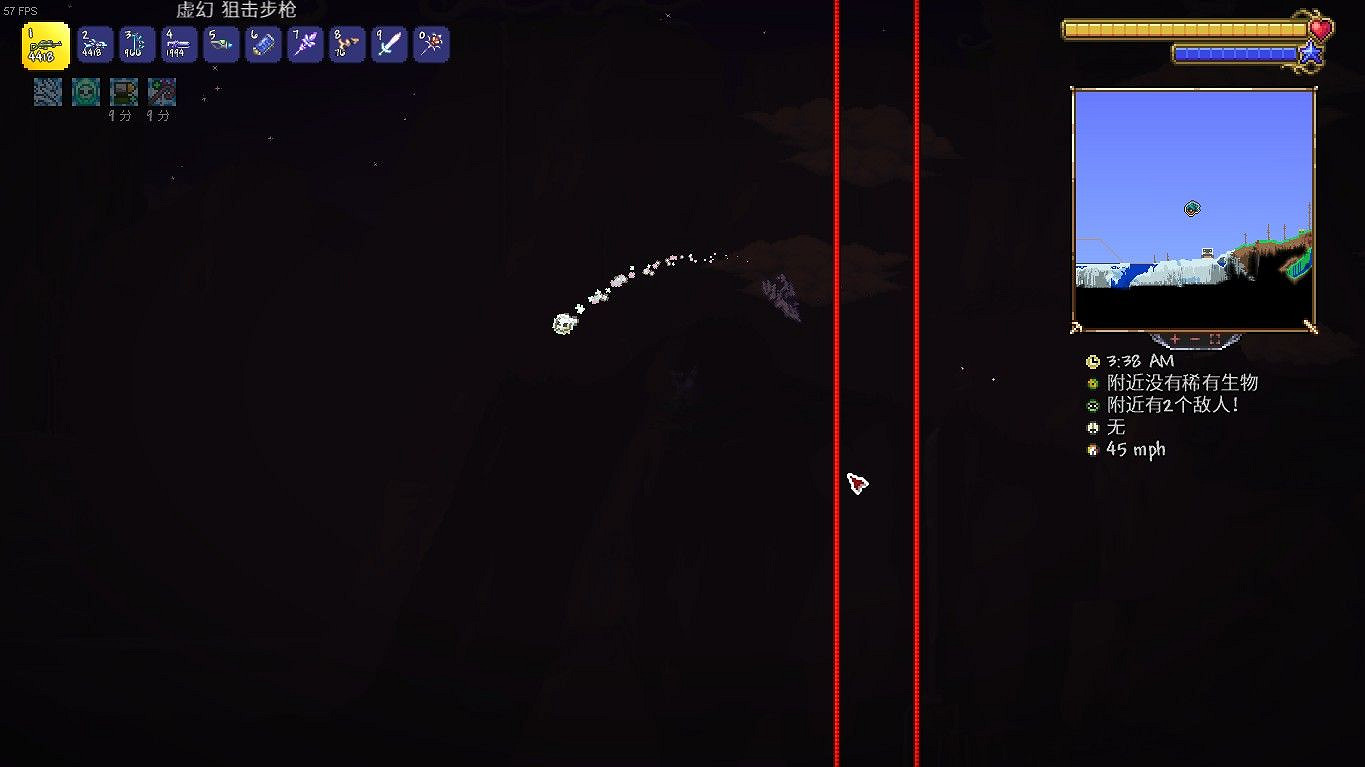Select the purple staff in hotbar slot 7
1365x767 pixels.
point(304,44)
